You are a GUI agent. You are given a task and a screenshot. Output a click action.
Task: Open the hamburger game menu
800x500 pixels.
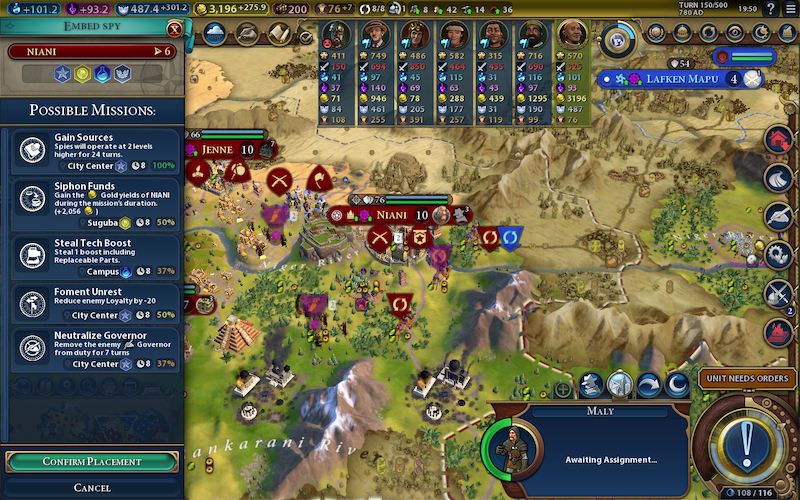tap(788, 10)
